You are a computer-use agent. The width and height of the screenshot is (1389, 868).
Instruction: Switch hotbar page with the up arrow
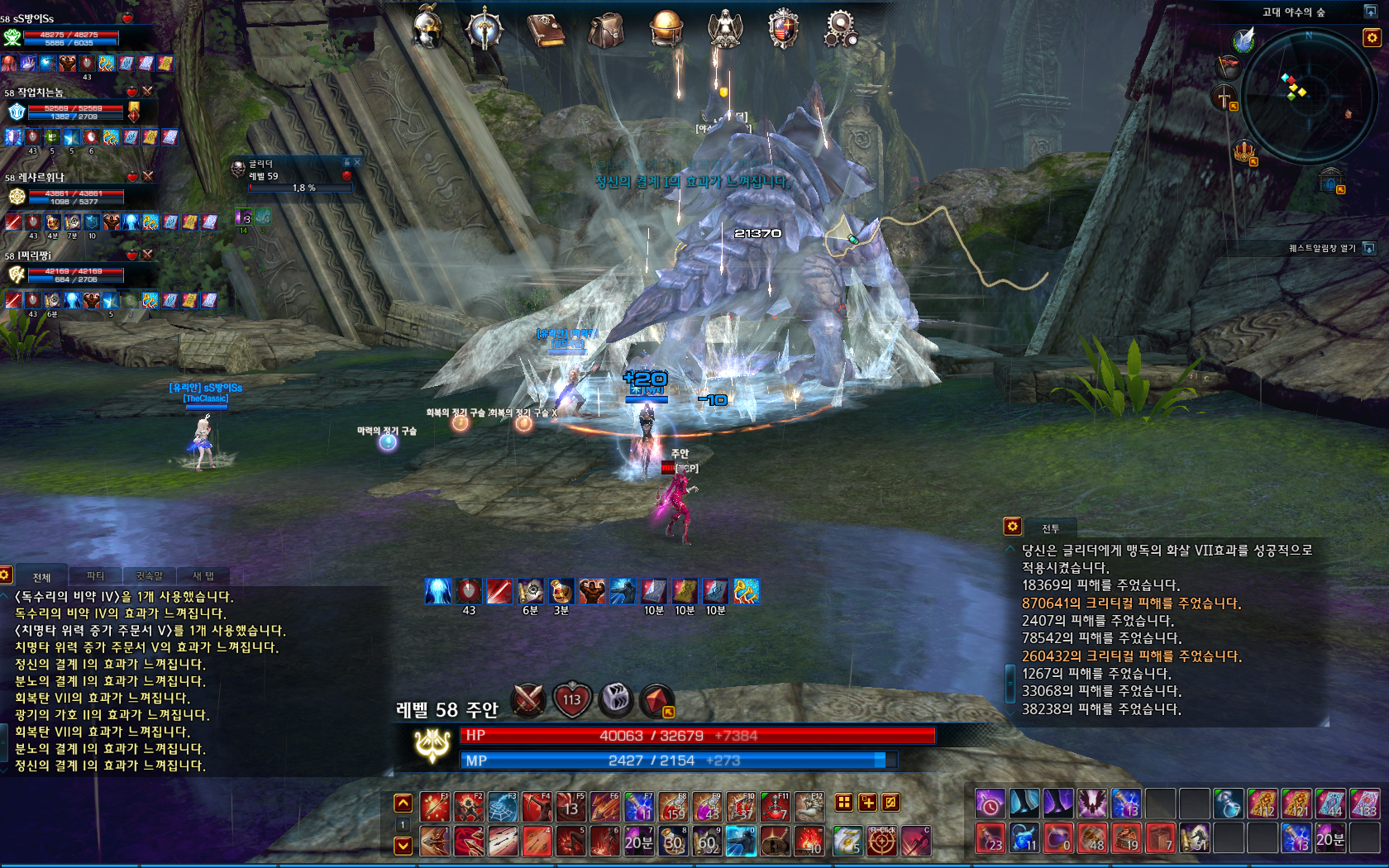[403, 803]
